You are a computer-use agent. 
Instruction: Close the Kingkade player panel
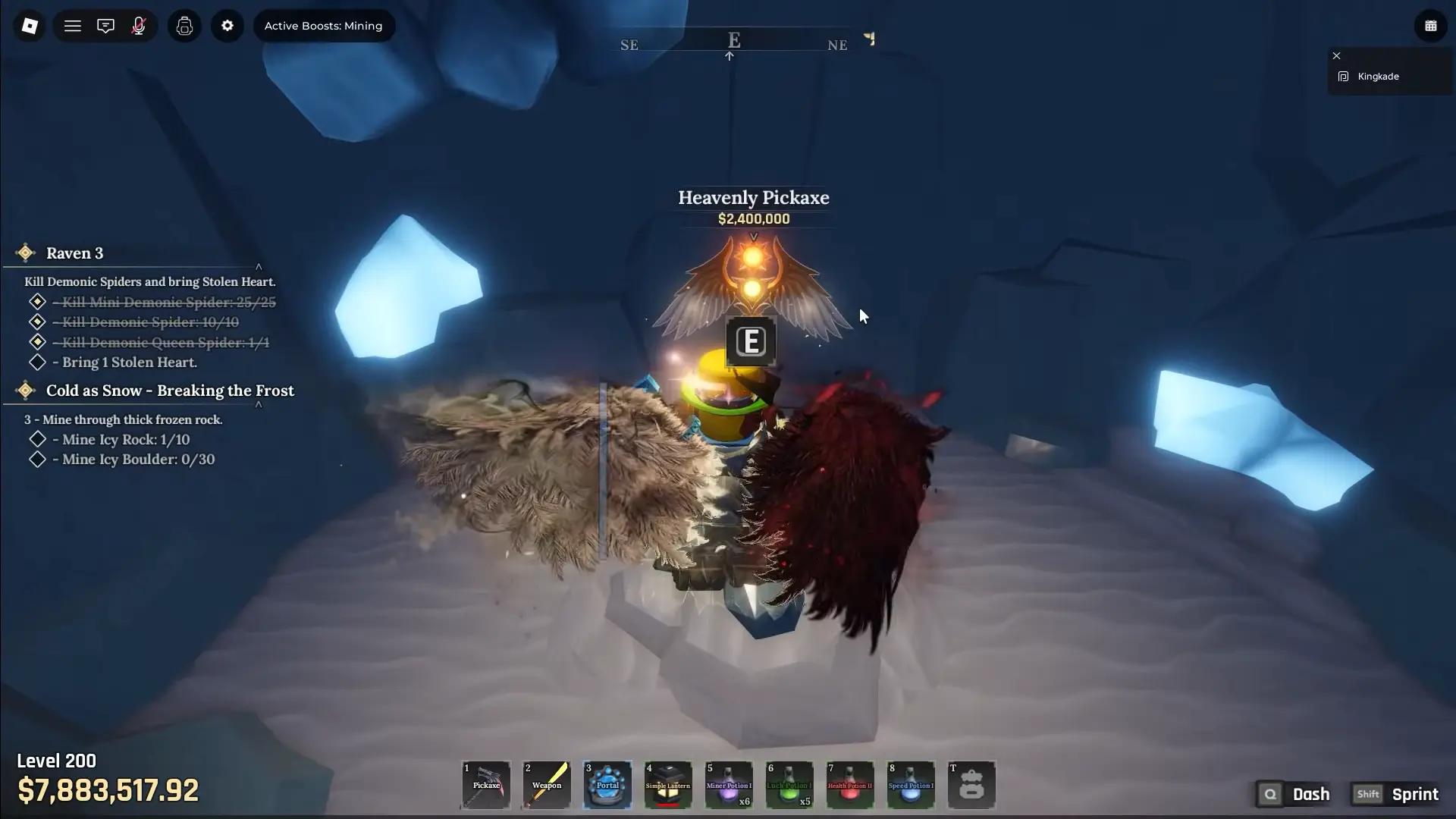click(x=1337, y=55)
